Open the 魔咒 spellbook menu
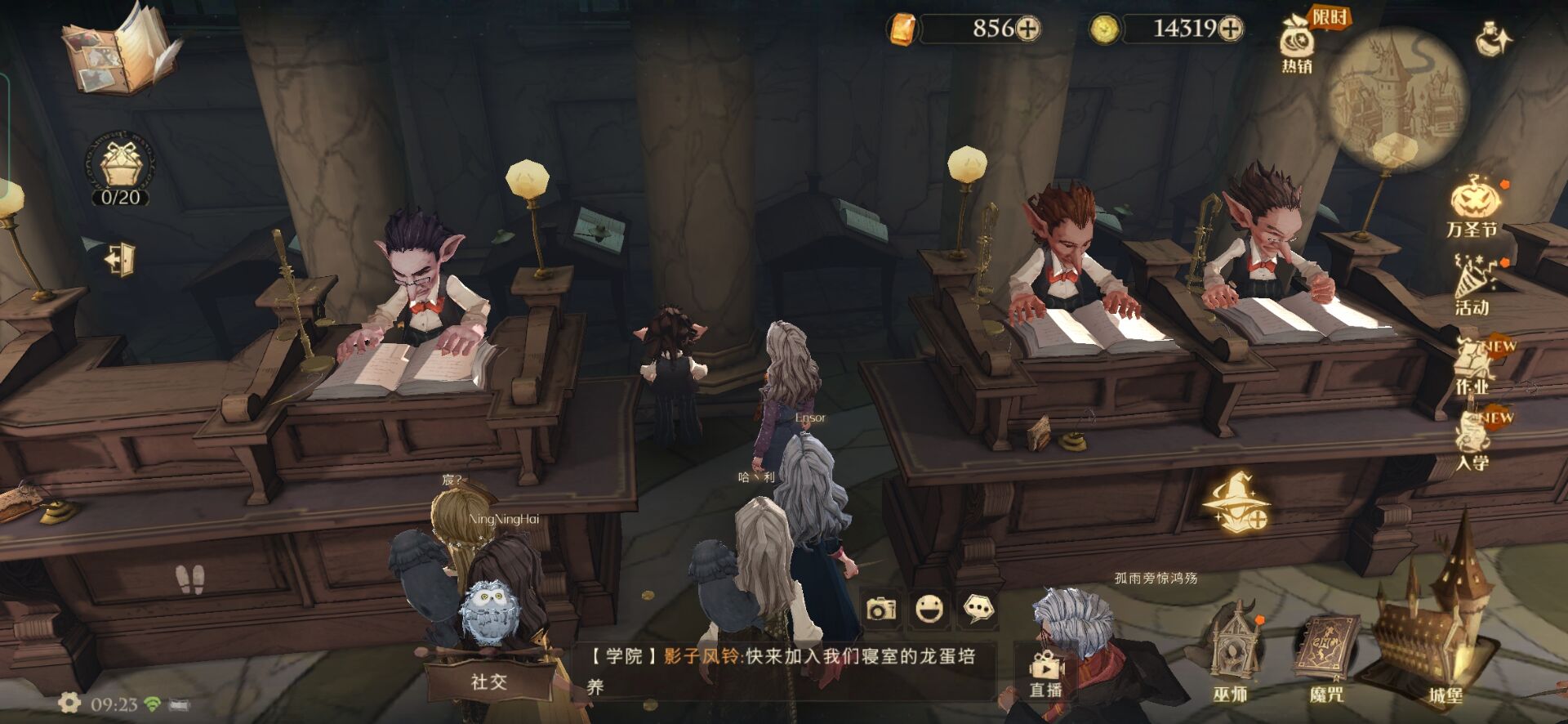The height and width of the screenshot is (724, 1568). click(1325, 658)
